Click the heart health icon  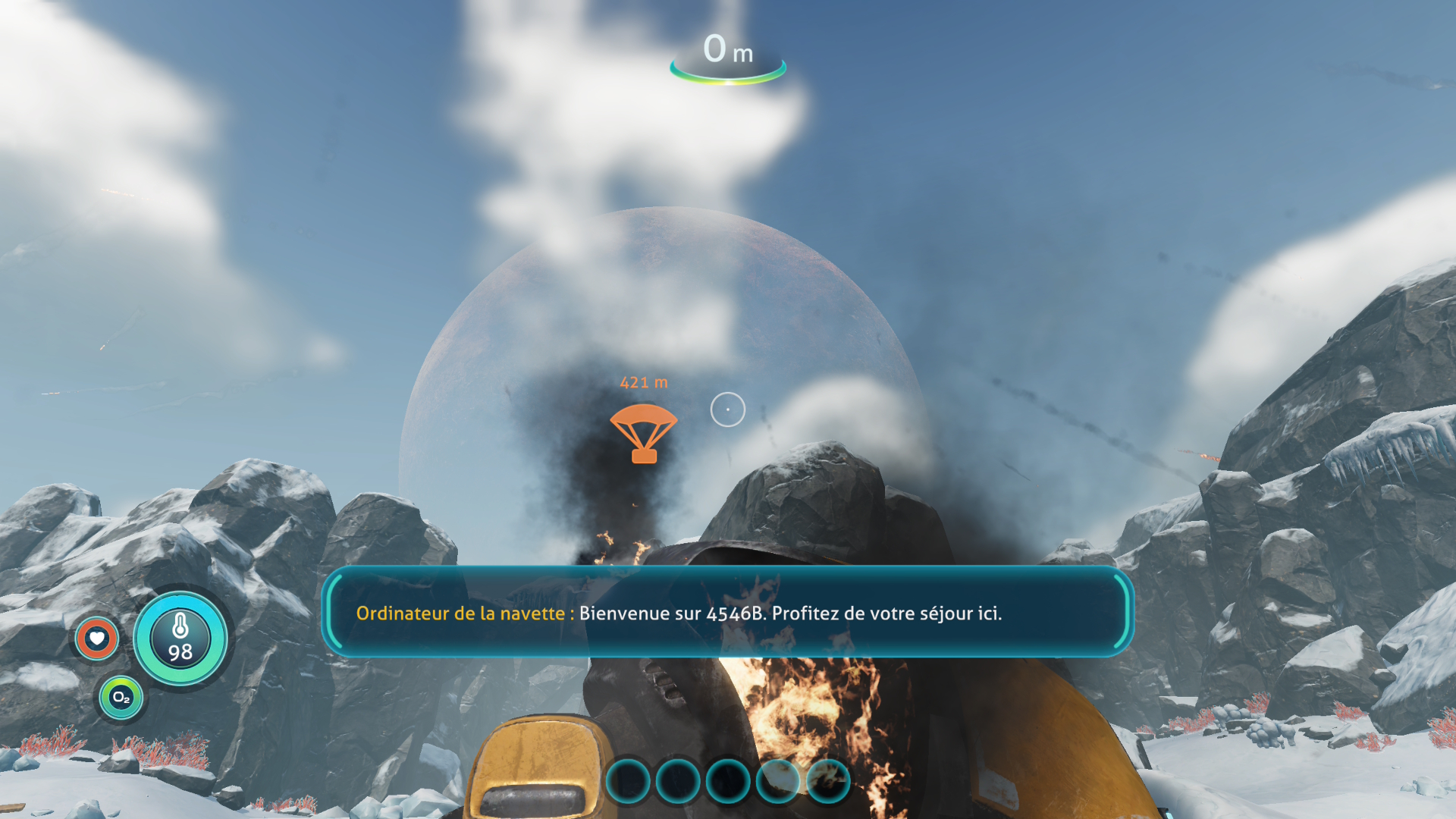tap(97, 639)
